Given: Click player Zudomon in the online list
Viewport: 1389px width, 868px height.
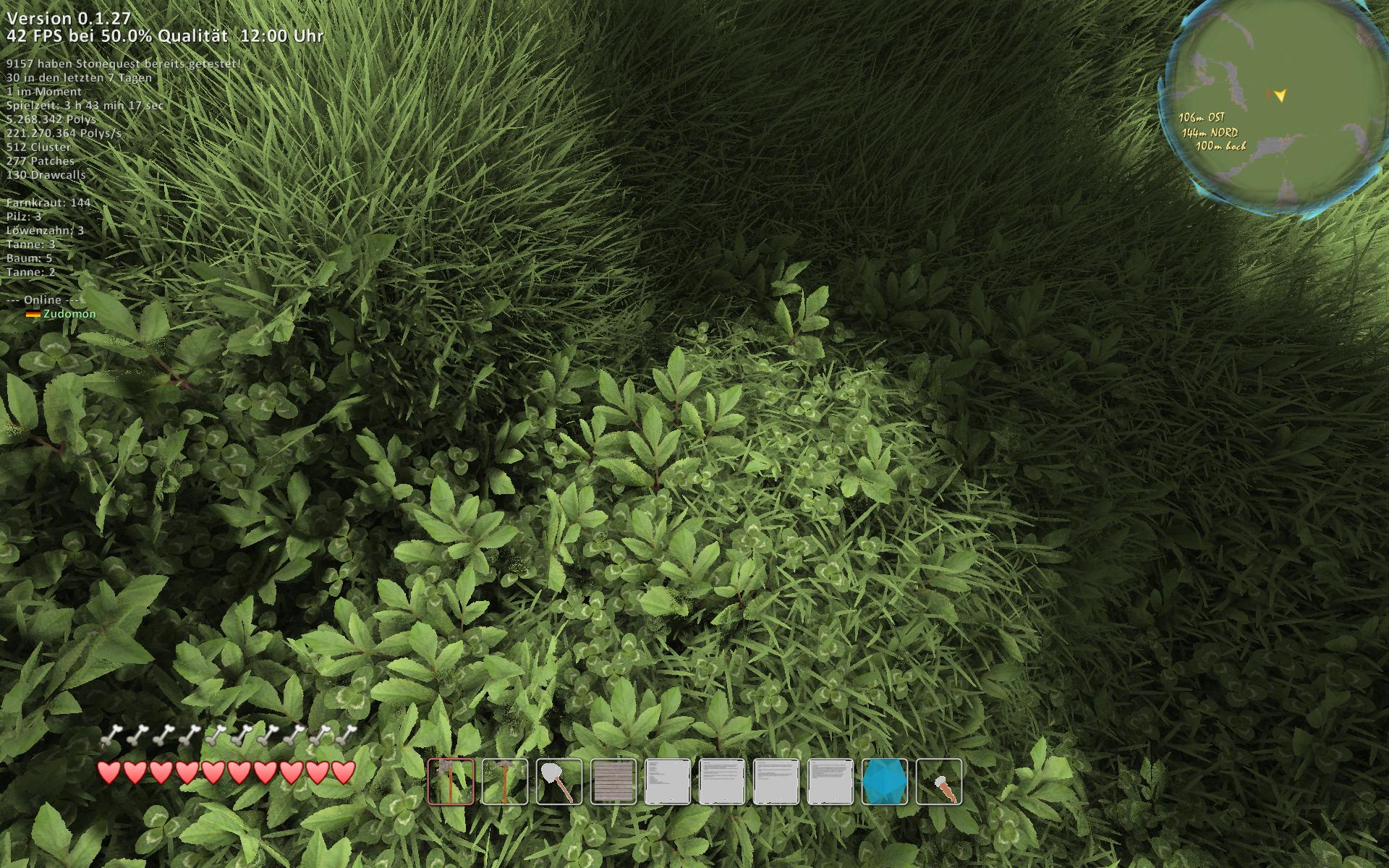Looking at the screenshot, I should (69, 314).
